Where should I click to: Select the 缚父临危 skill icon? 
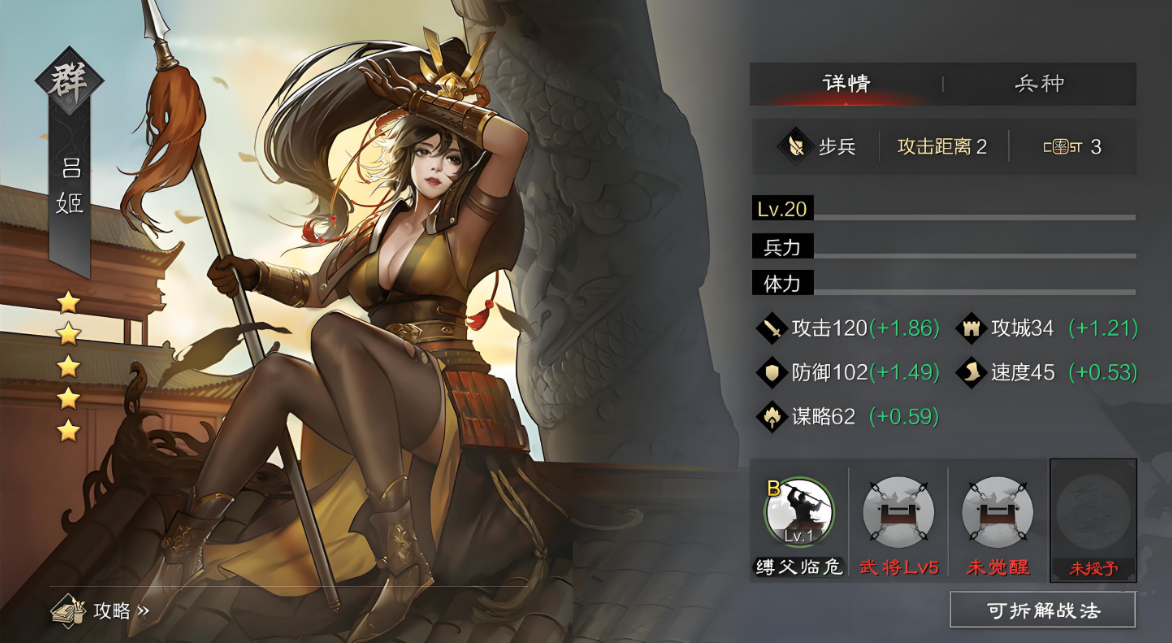pos(799,513)
